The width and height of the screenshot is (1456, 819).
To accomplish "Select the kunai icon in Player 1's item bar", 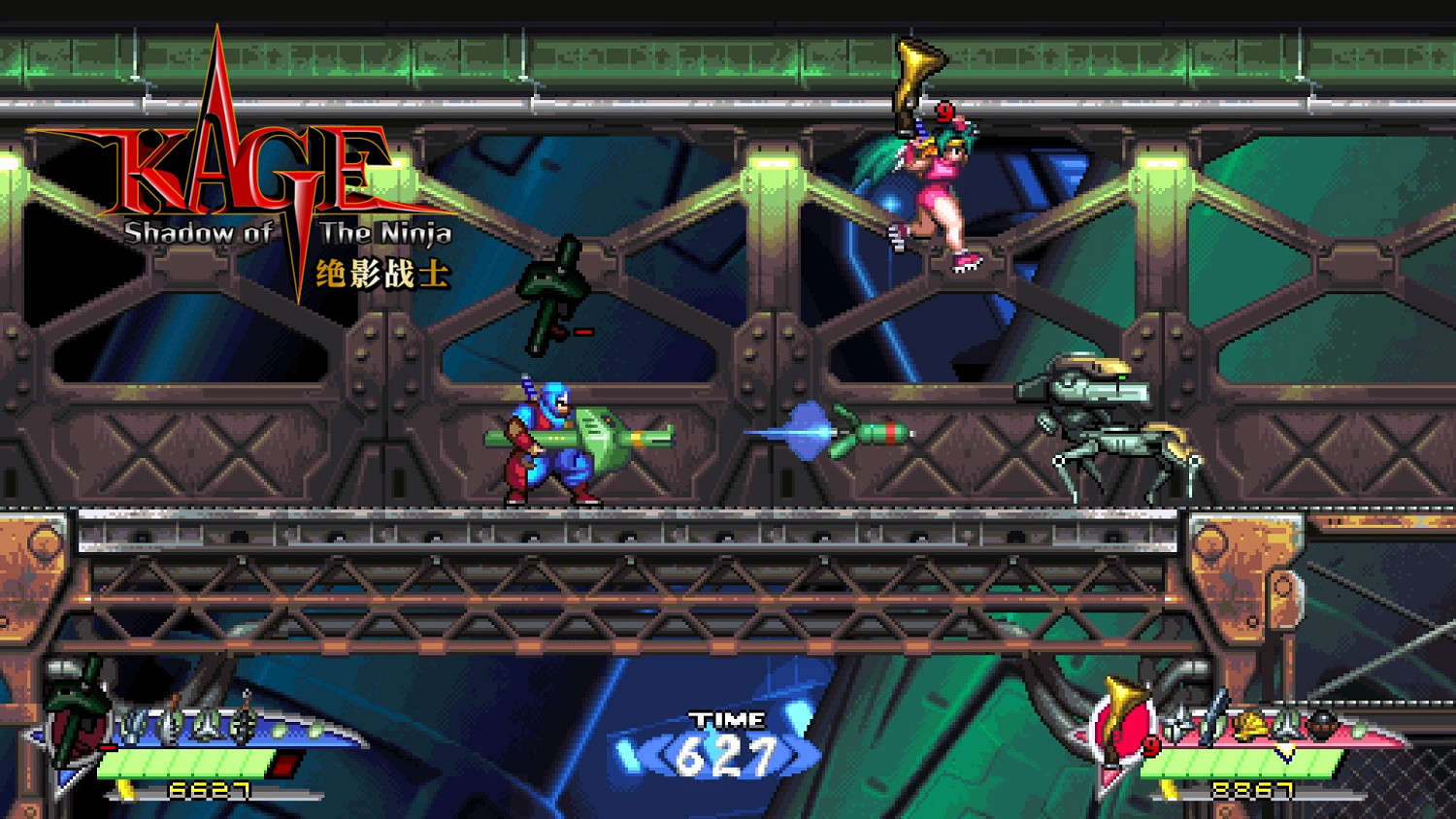I will coord(134,726).
